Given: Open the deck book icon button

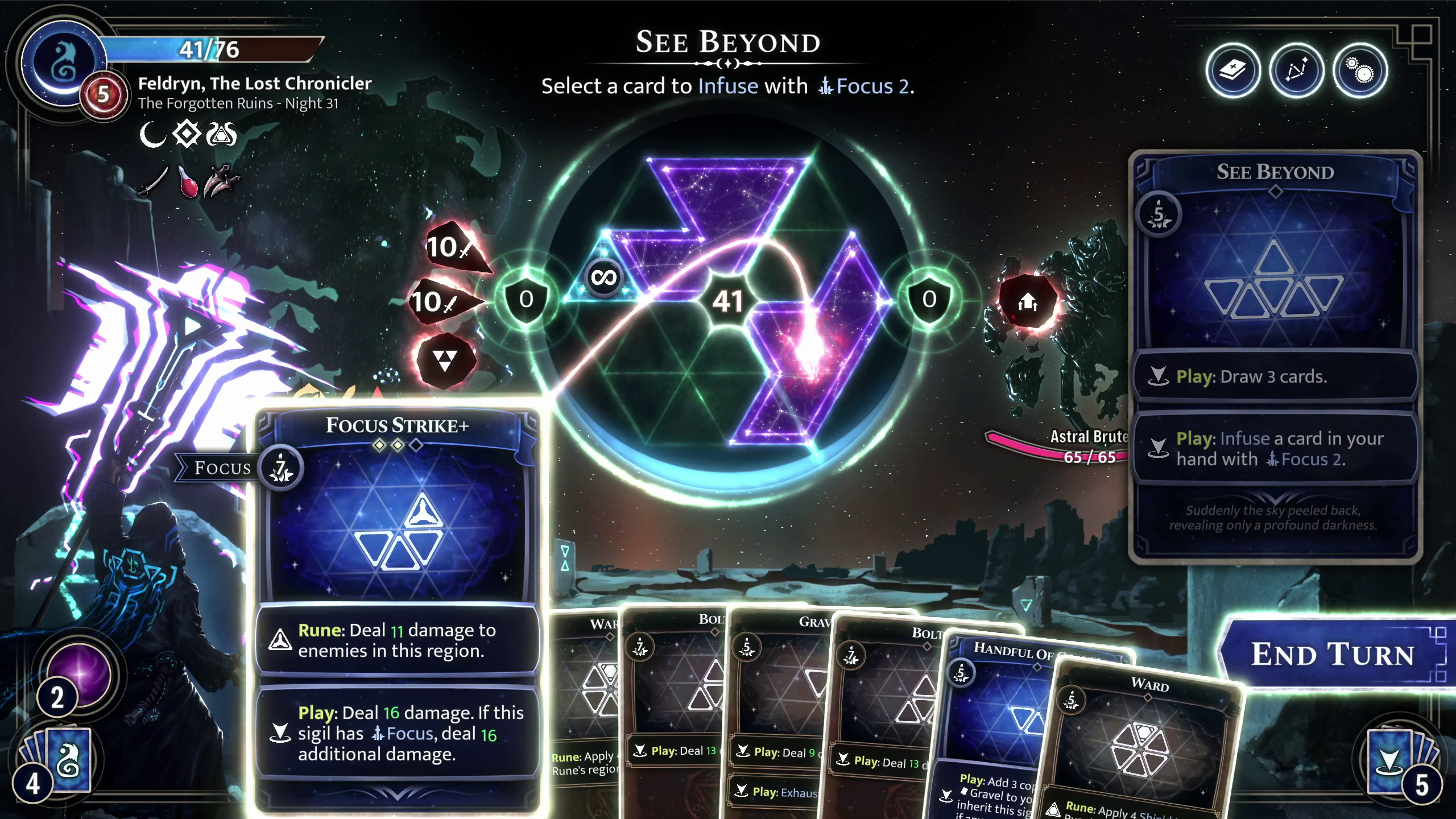Looking at the screenshot, I should 1232,72.
